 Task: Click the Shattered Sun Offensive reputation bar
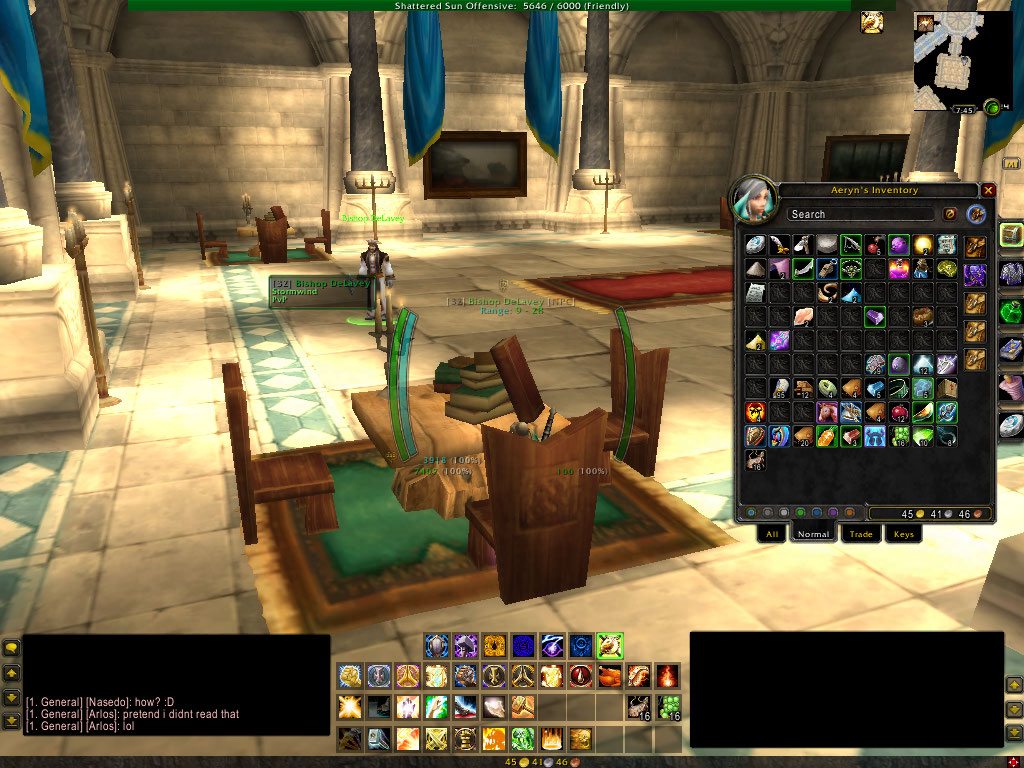point(511,6)
